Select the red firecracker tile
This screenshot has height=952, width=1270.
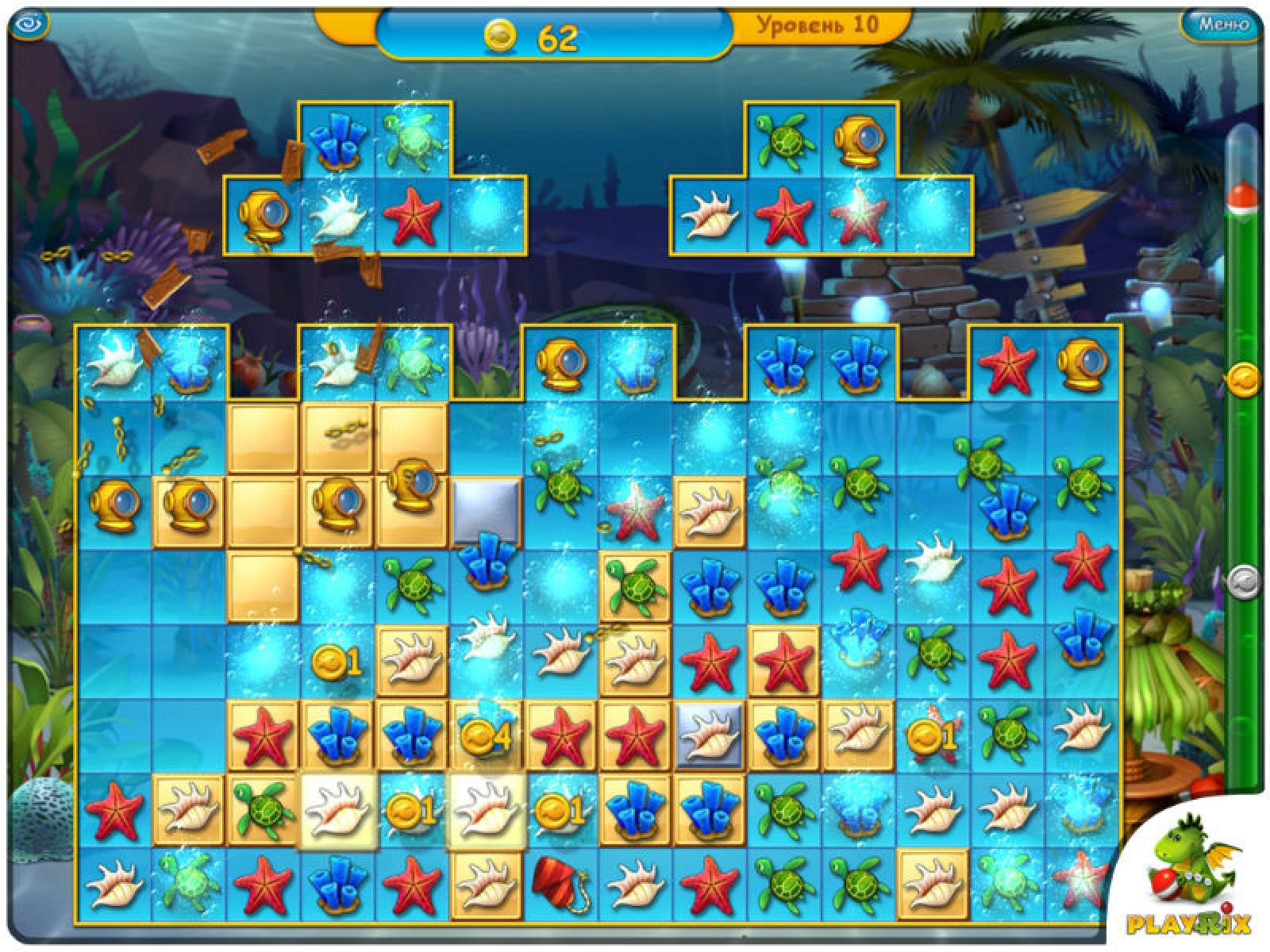560,882
